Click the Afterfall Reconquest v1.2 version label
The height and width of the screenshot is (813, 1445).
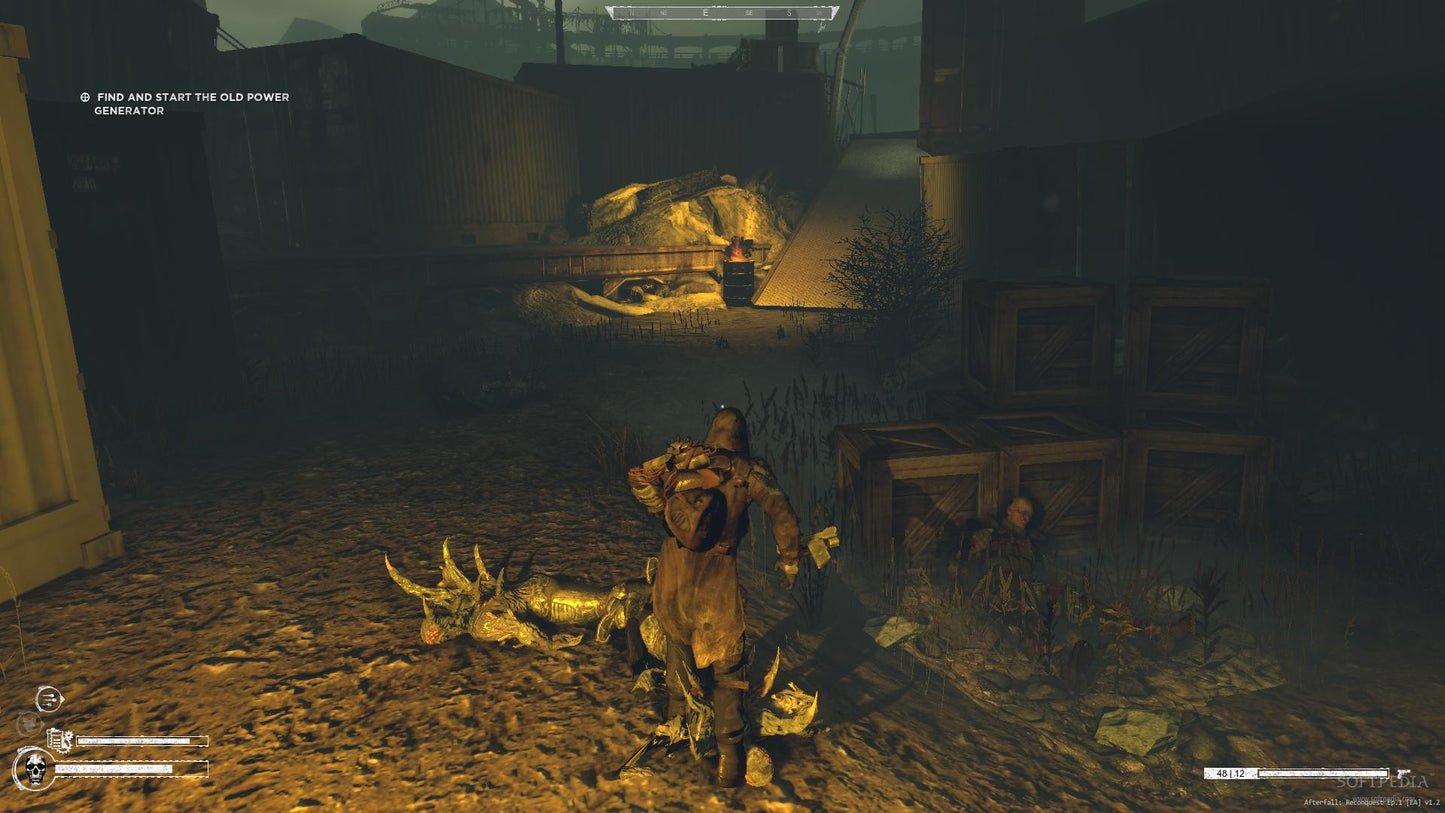coord(1372,801)
